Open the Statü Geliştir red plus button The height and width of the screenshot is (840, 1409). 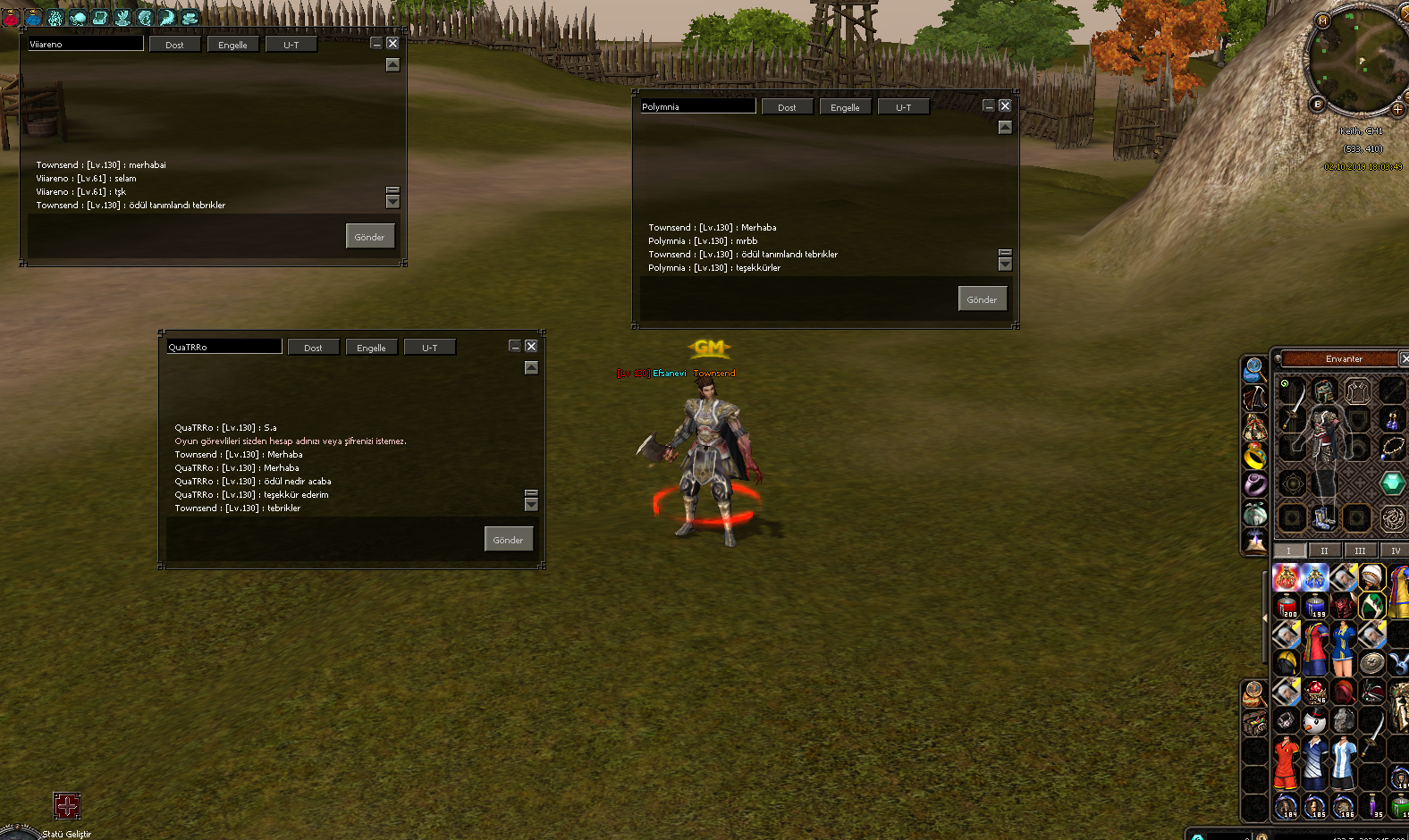(x=67, y=805)
